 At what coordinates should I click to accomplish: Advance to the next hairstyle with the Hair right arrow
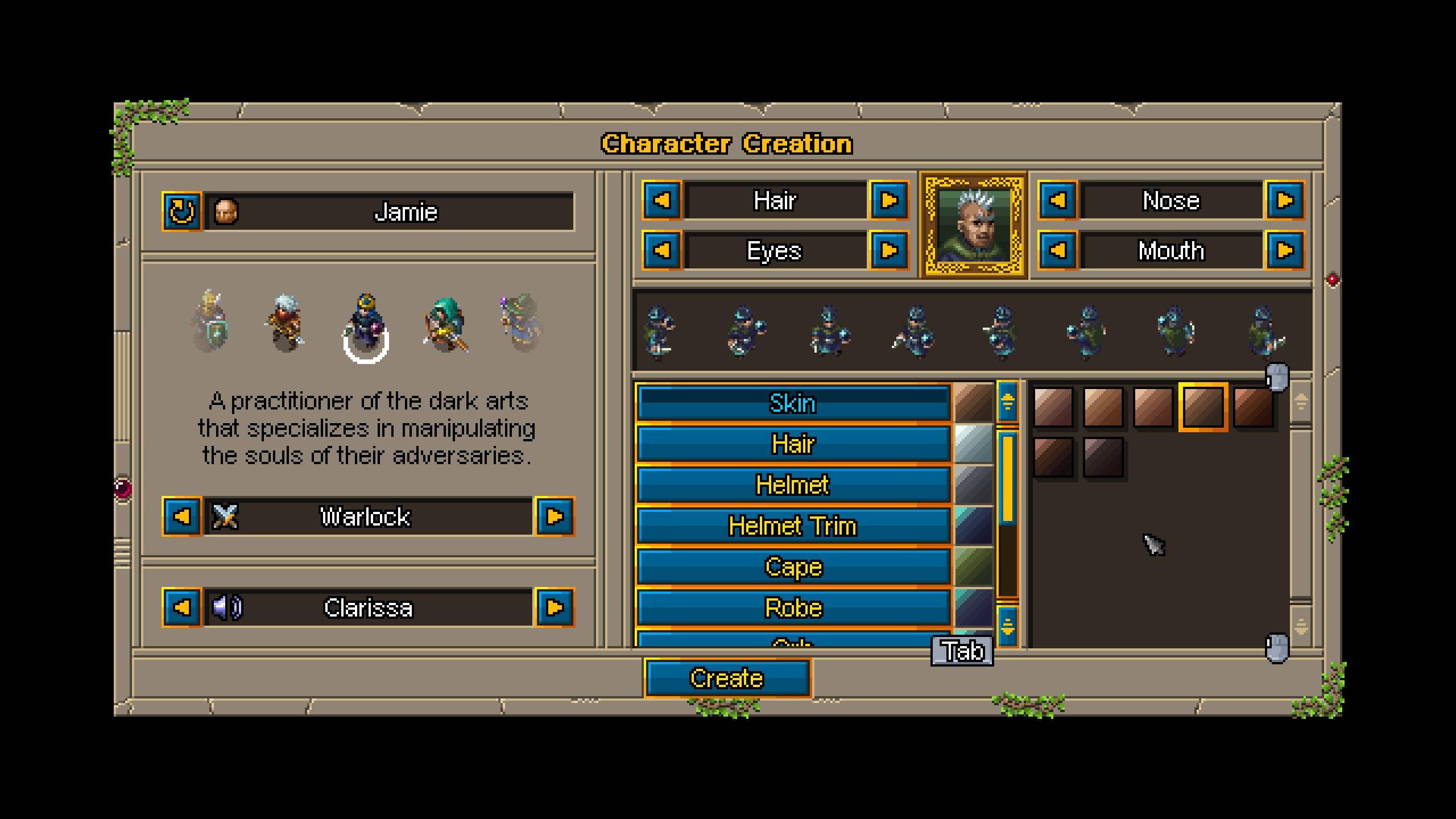click(890, 200)
